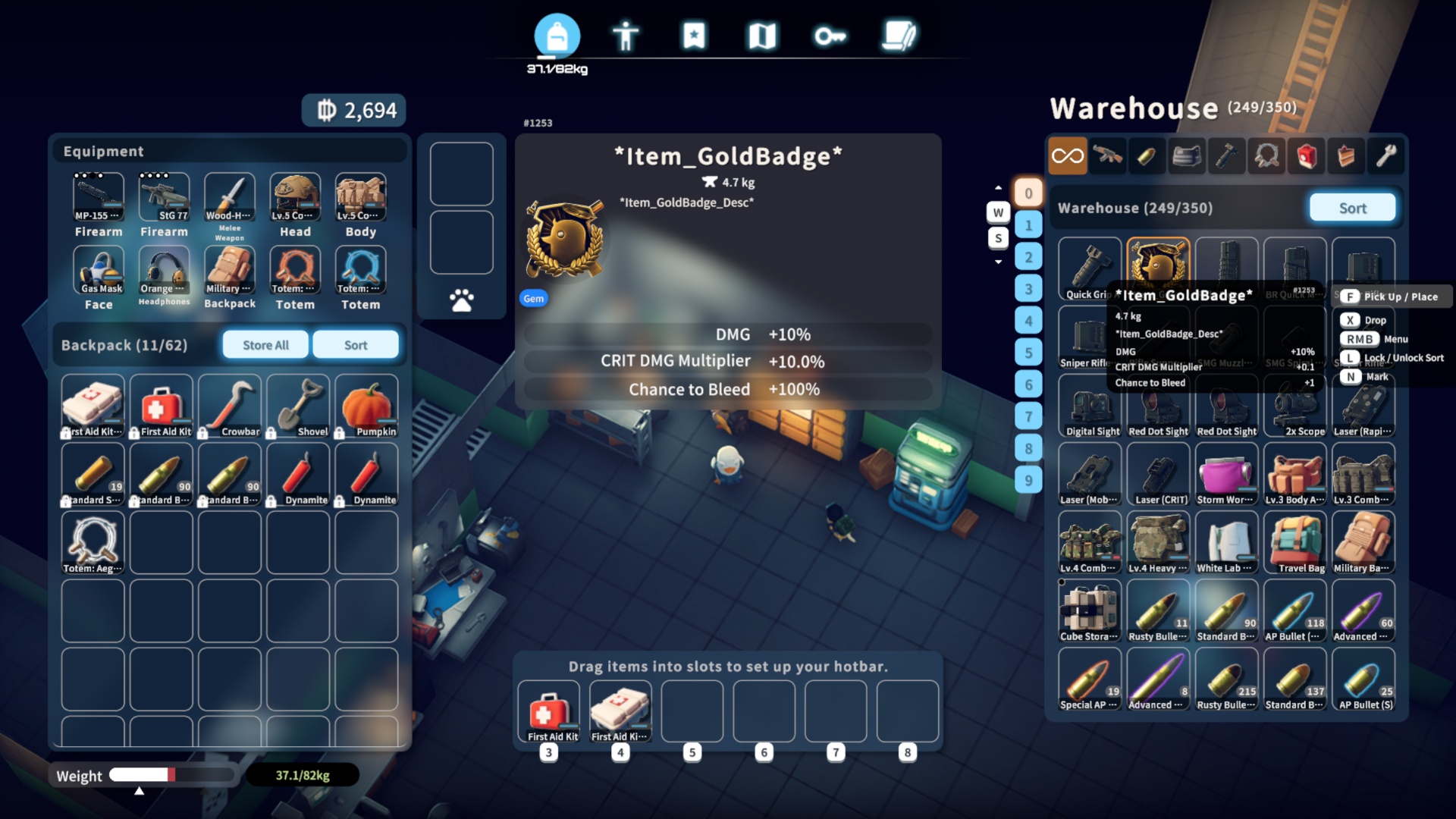Select the Pumpkin in backpack

[366, 406]
